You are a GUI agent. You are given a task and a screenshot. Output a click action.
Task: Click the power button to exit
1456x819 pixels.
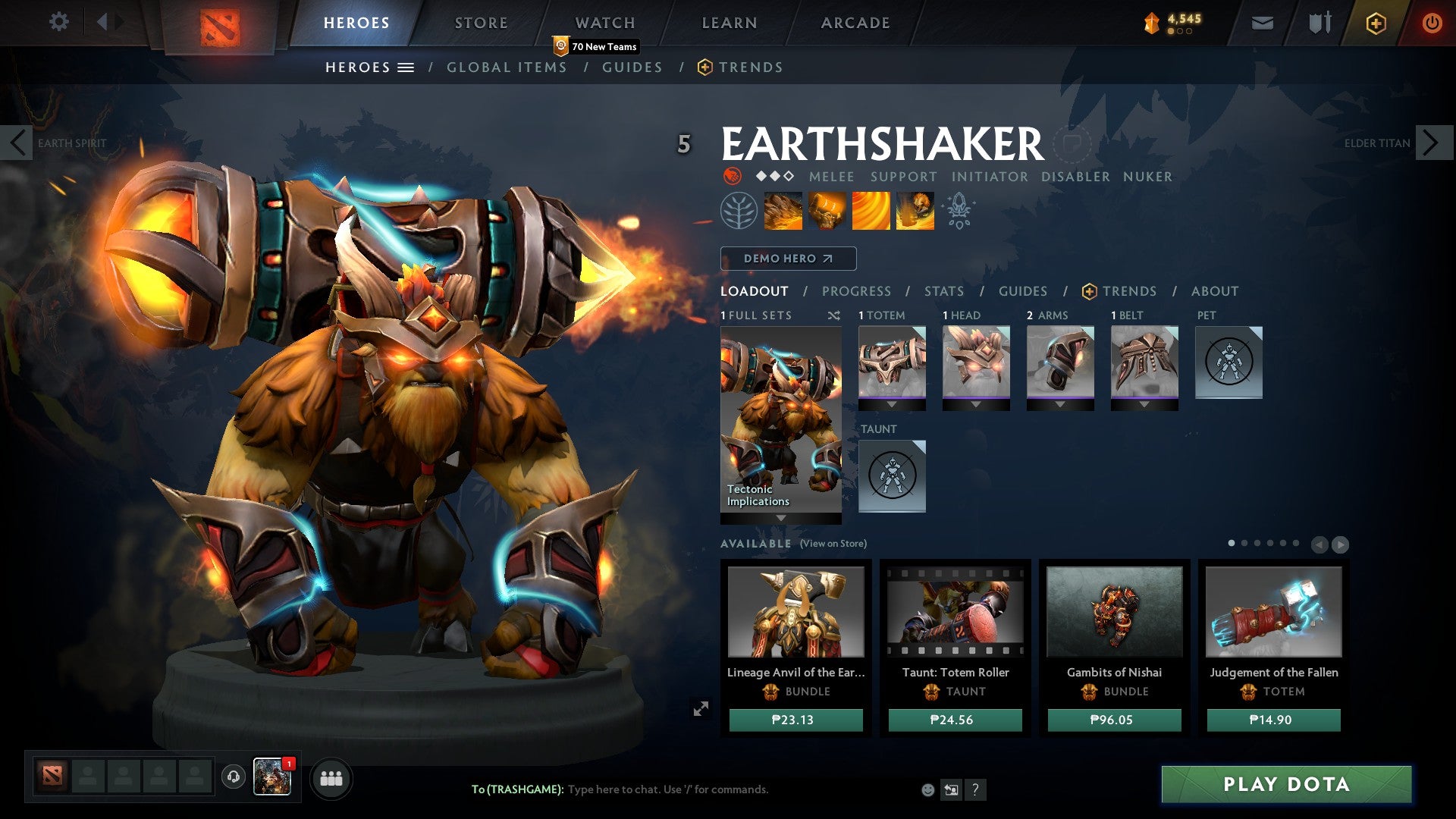click(x=1432, y=24)
